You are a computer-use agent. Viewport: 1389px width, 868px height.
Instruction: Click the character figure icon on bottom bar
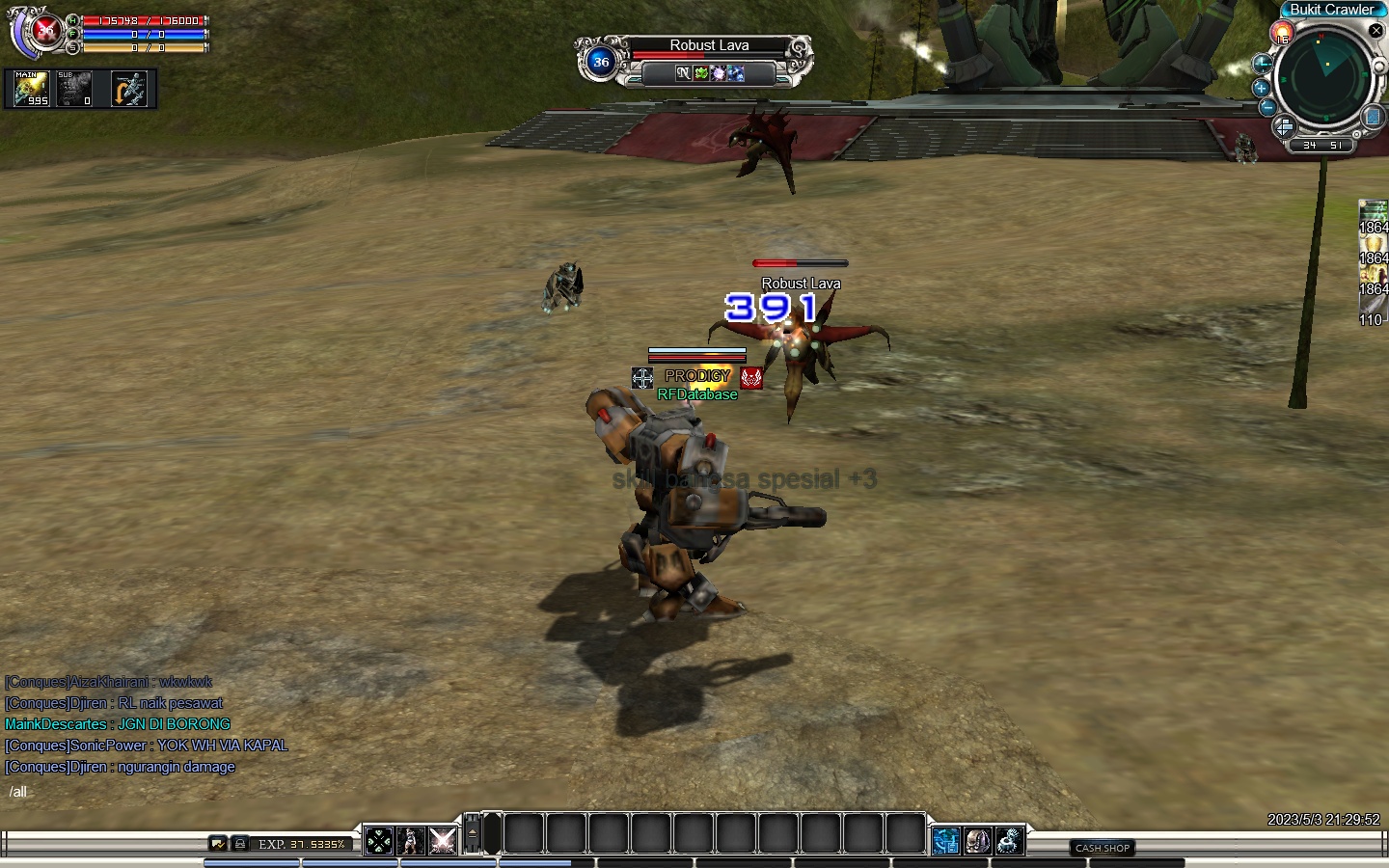pos(411,841)
